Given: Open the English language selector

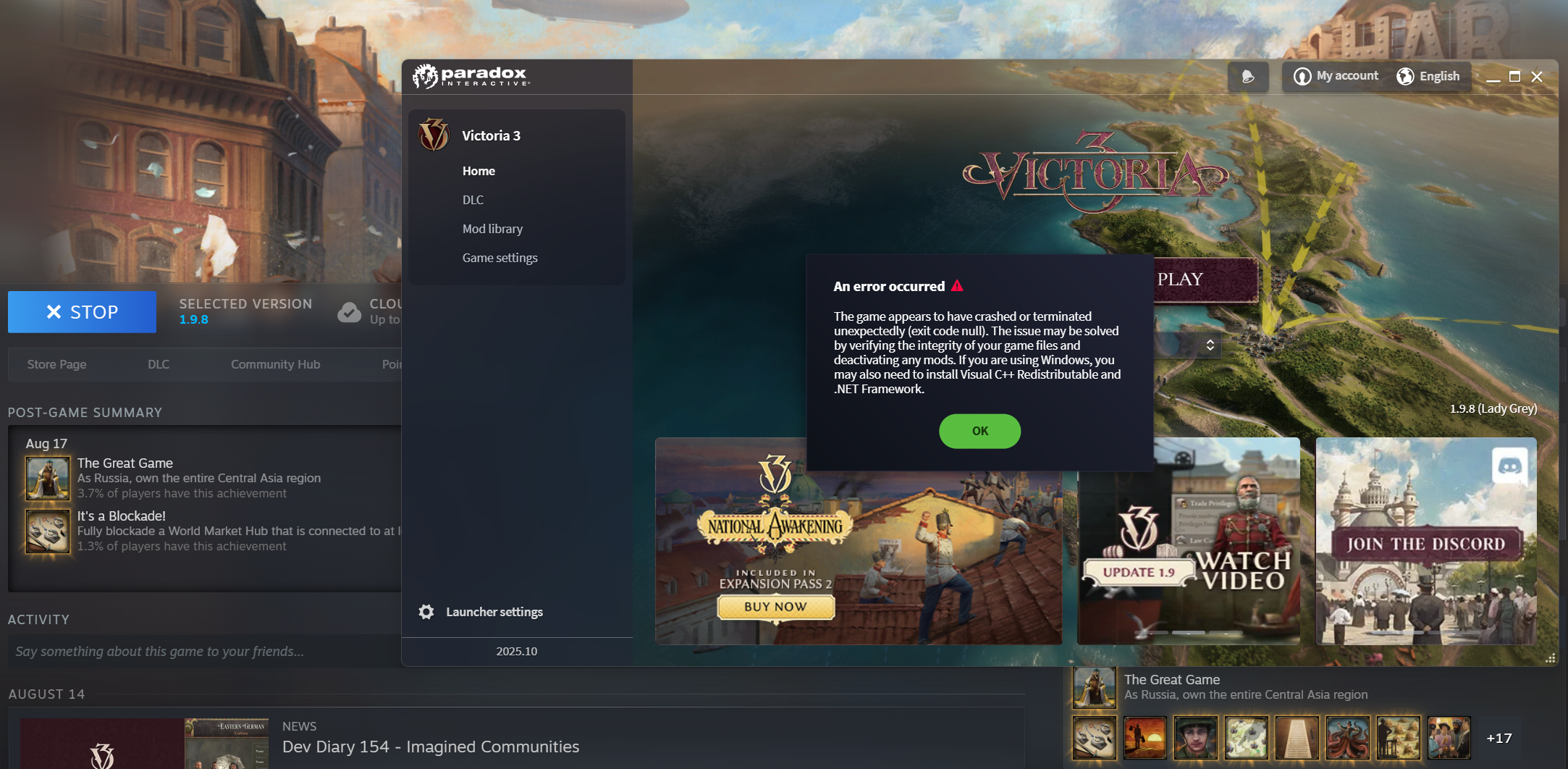Looking at the screenshot, I should [1430, 76].
